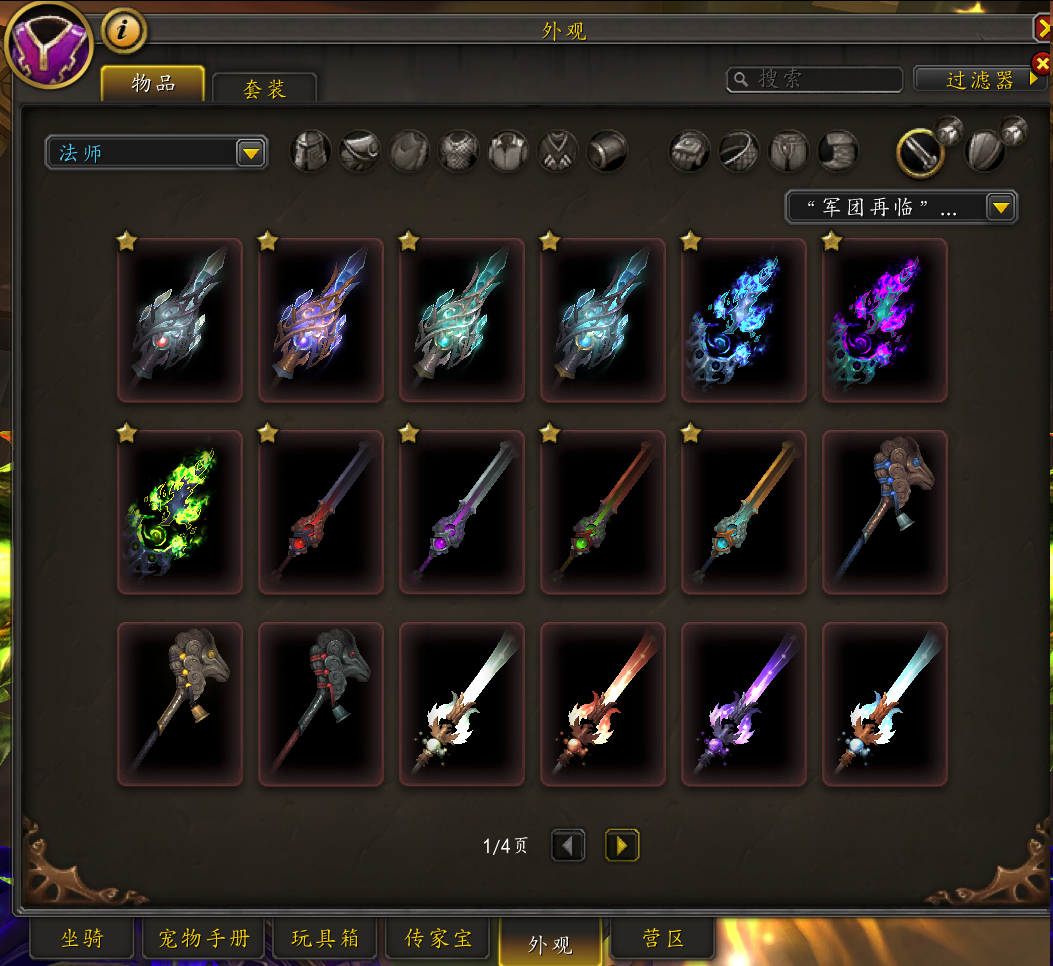Screen dimensions: 1053x966
Task: Pick the green flame staff appearance
Action: point(180,512)
